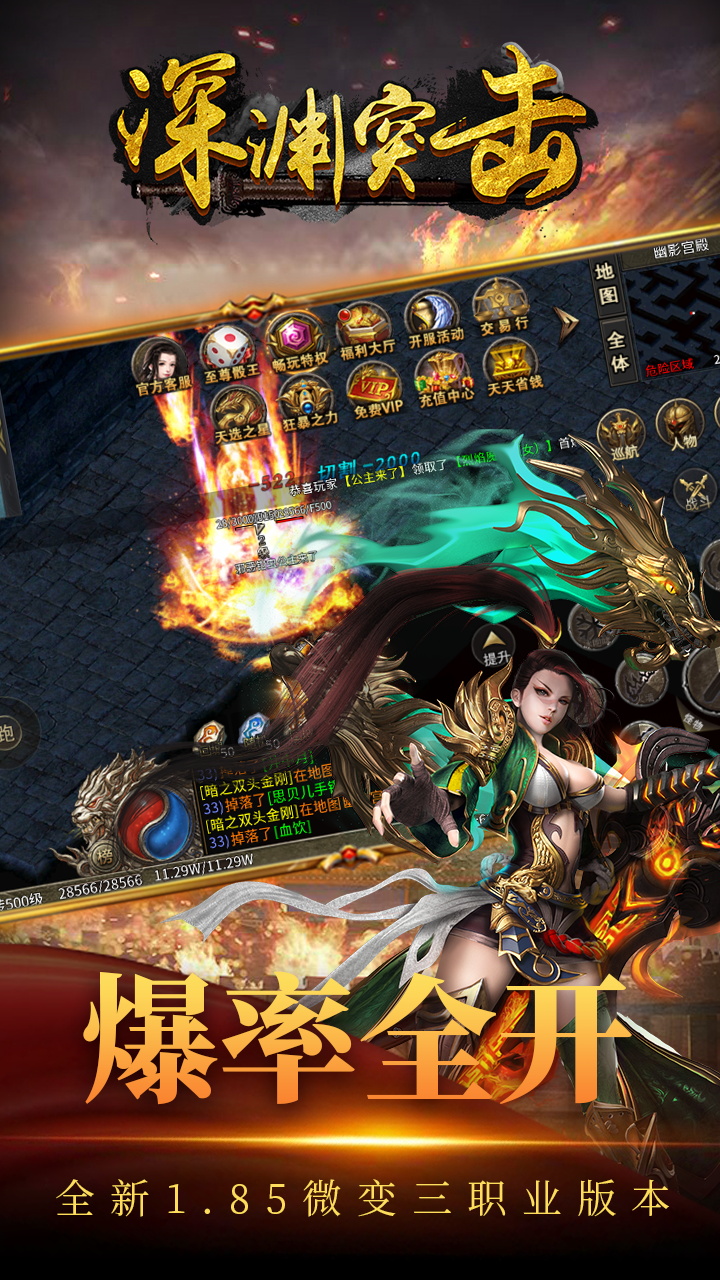Open 畅玩特权 privileges
Screen dimensions: 720x1280
click(x=297, y=341)
